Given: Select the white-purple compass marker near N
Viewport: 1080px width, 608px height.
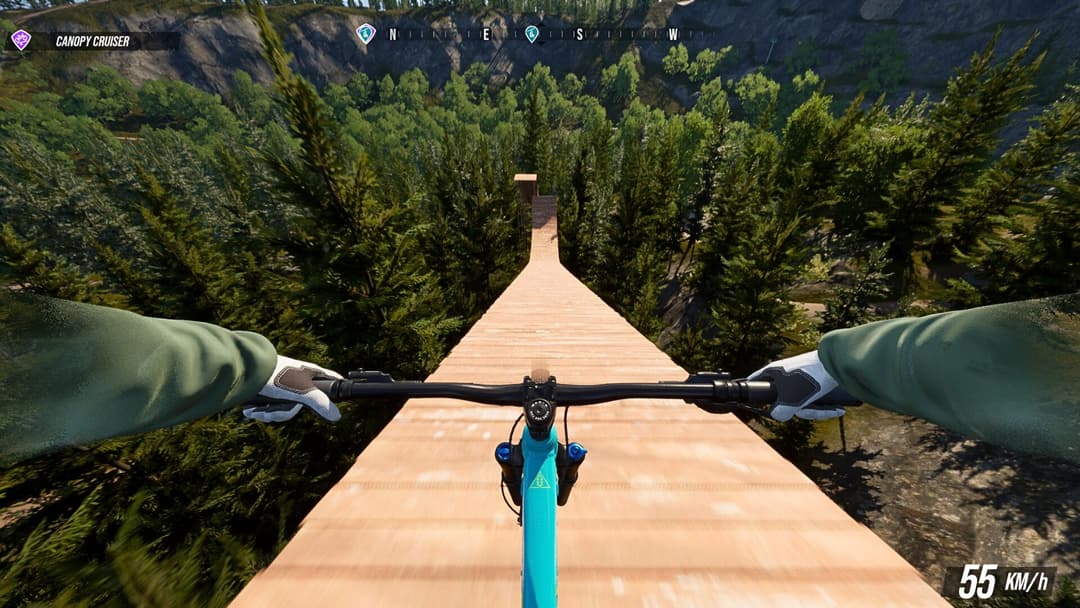Looking at the screenshot, I should pyautogui.click(x=365, y=33).
